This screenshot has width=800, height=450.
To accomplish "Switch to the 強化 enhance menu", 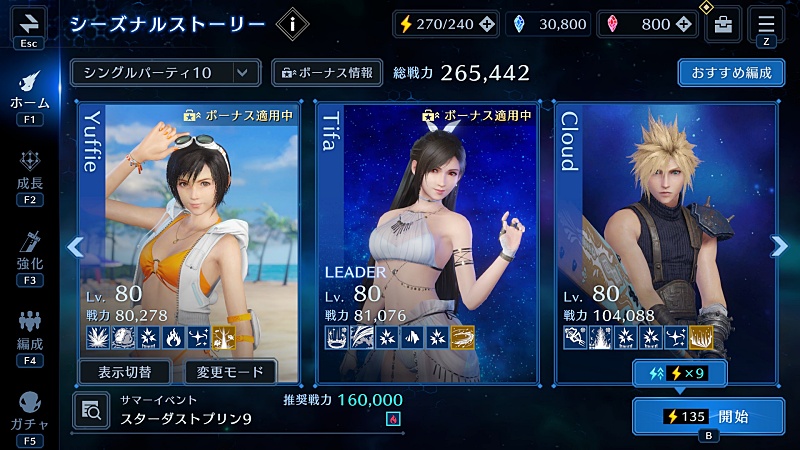I will coord(29,255).
